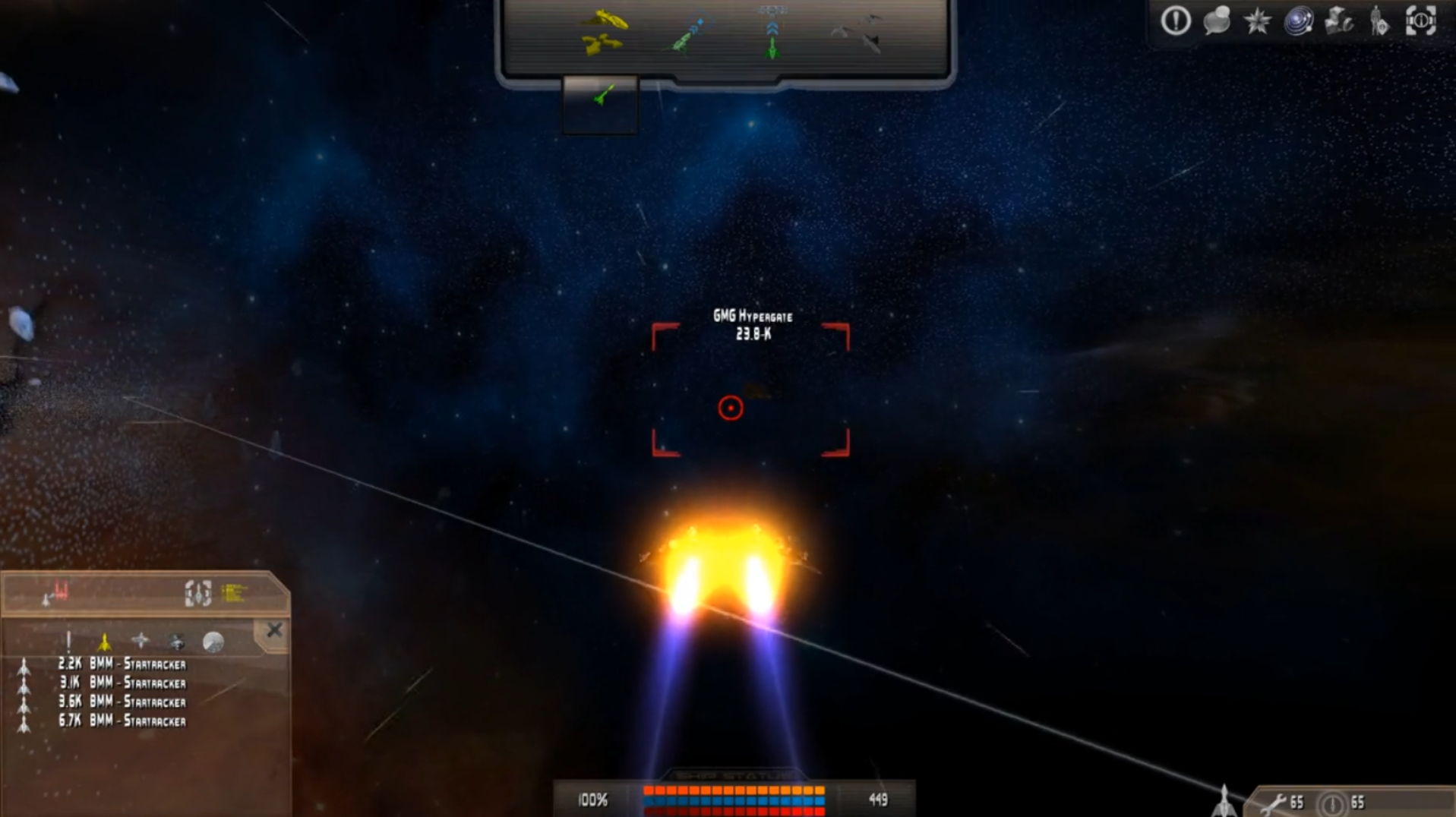
Task: Close the contact list panel
Action: tap(274, 630)
